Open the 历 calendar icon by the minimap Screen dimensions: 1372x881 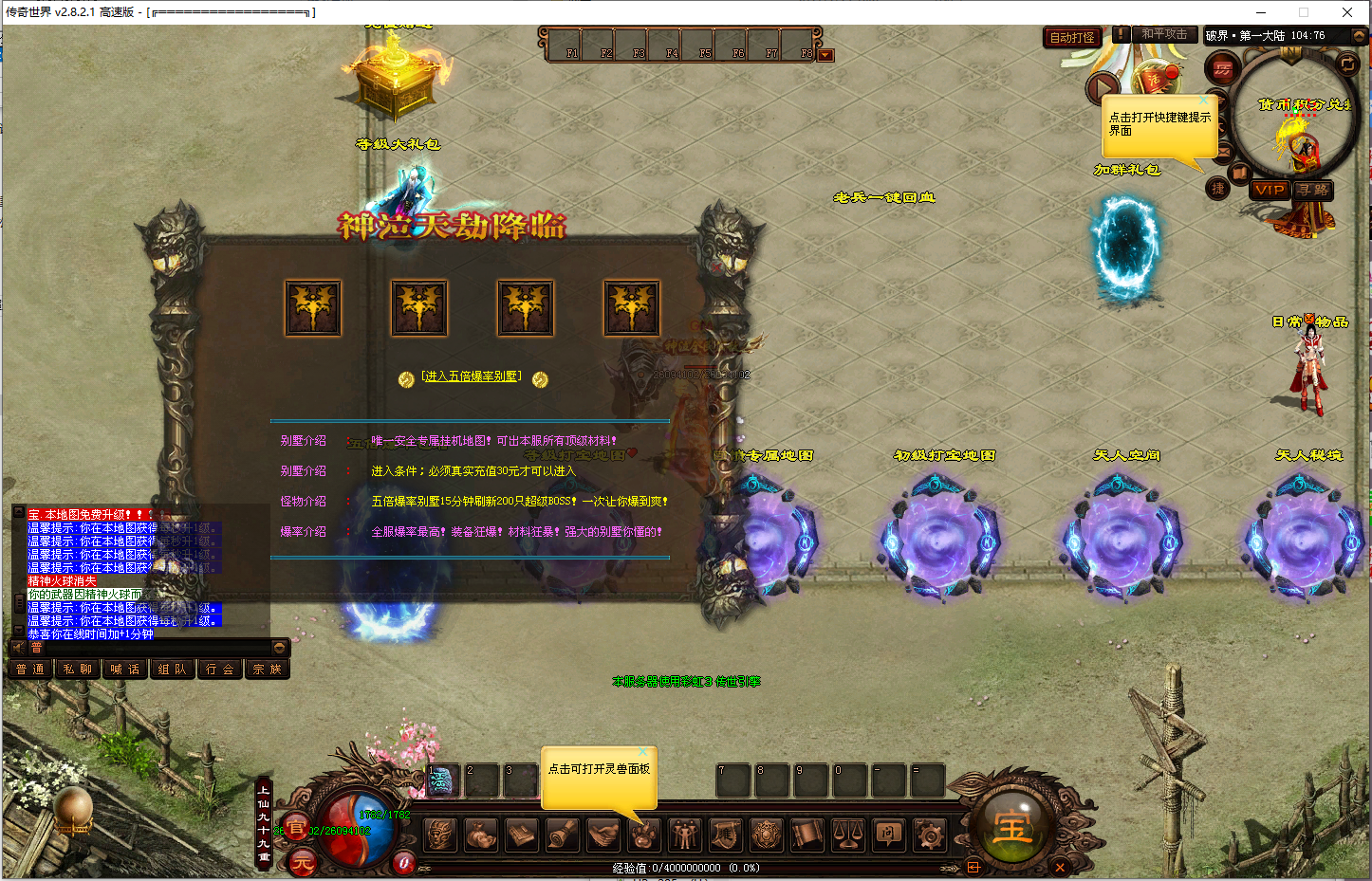click(x=1222, y=69)
